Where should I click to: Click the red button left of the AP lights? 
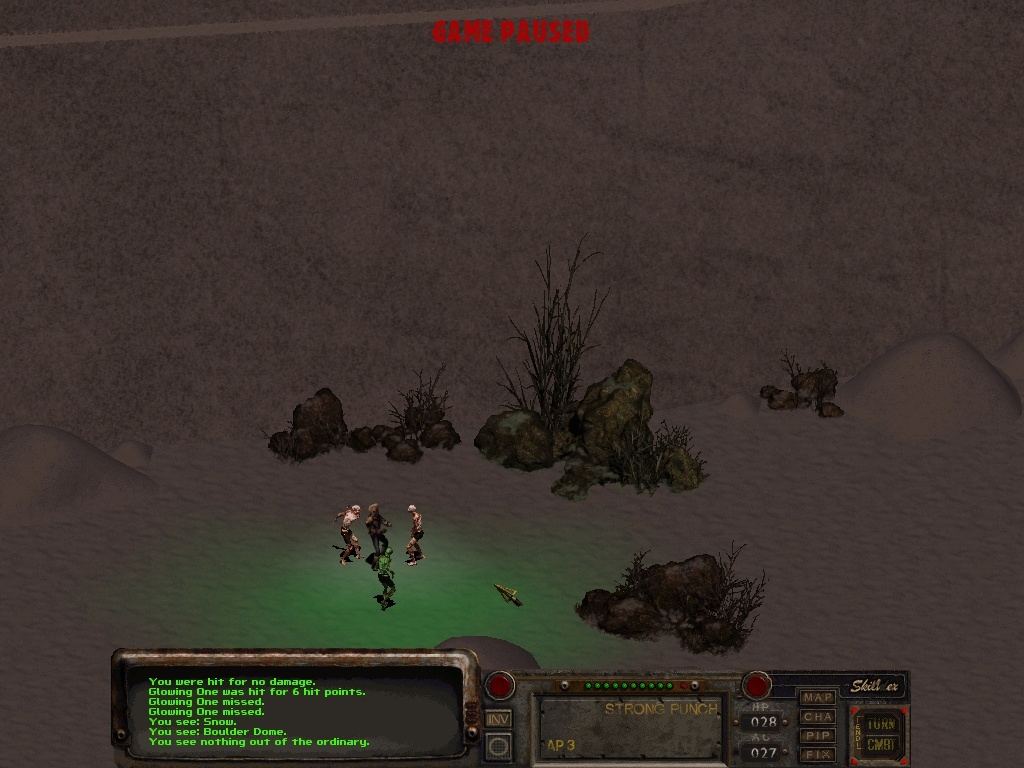point(499,686)
